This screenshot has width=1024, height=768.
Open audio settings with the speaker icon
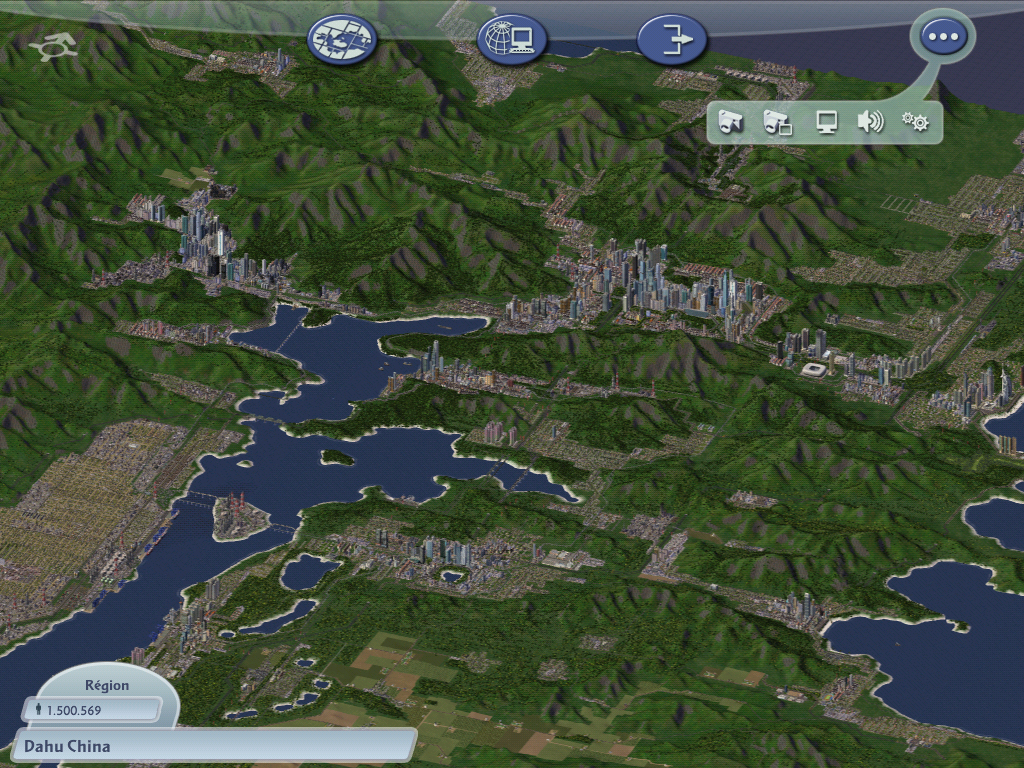pos(870,123)
